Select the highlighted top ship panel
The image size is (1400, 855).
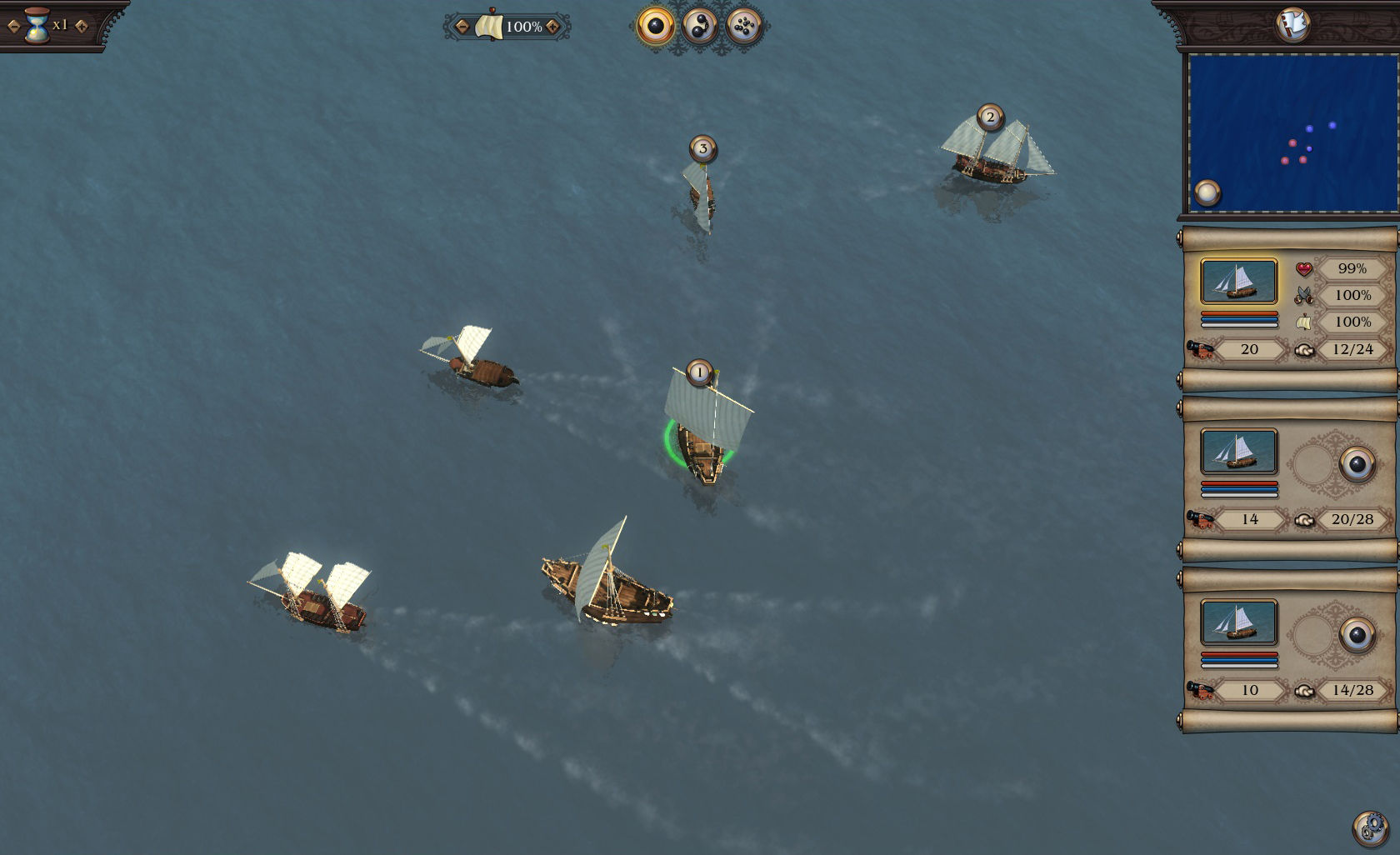click(x=1239, y=282)
